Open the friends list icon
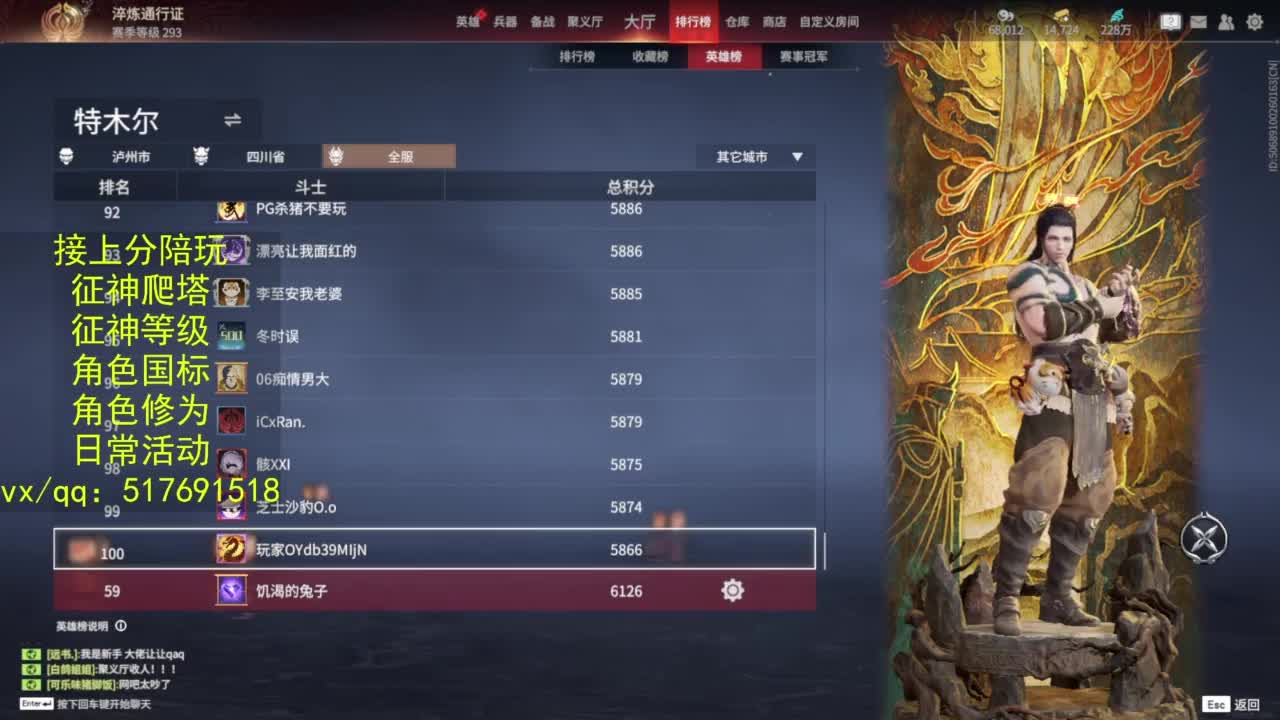The width and height of the screenshot is (1280, 720). click(1225, 21)
